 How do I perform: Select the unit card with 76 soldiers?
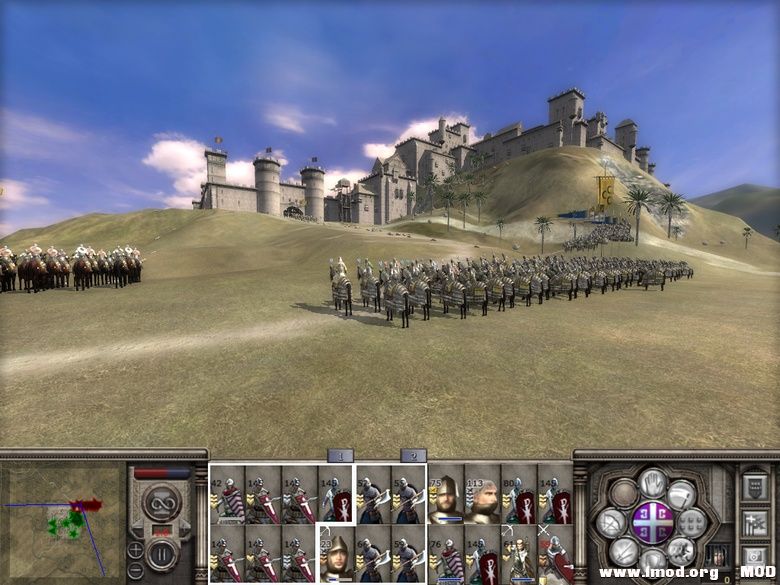[445, 554]
